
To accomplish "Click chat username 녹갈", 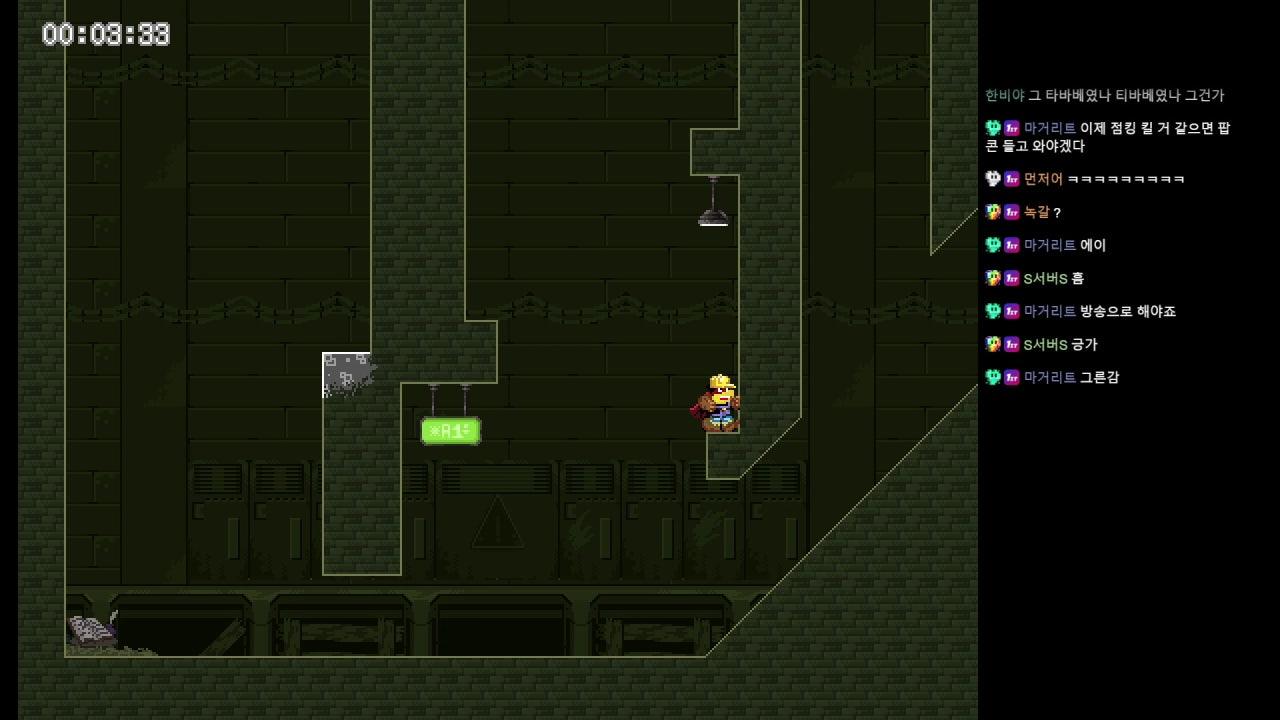I will [x=1036, y=212].
